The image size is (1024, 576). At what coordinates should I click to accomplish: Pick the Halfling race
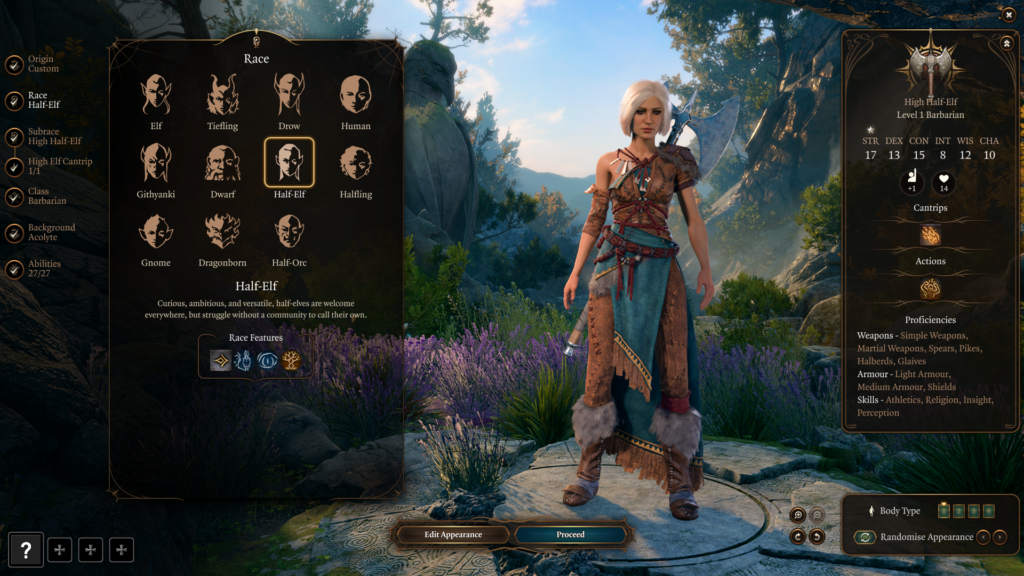pyautogui.click(x=355, y=163)
